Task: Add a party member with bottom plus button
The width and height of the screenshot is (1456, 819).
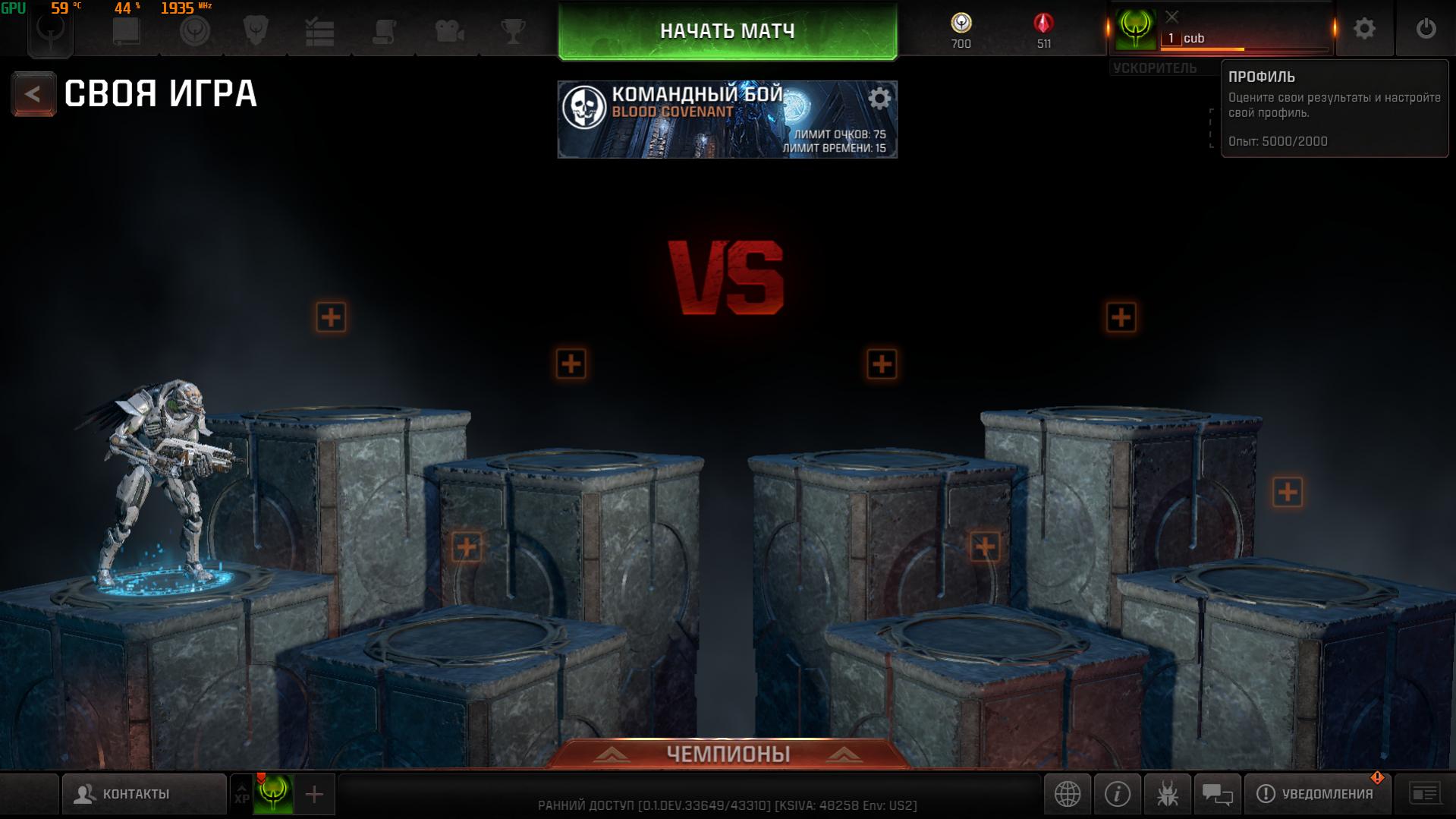Action: (x=314, y=794)
